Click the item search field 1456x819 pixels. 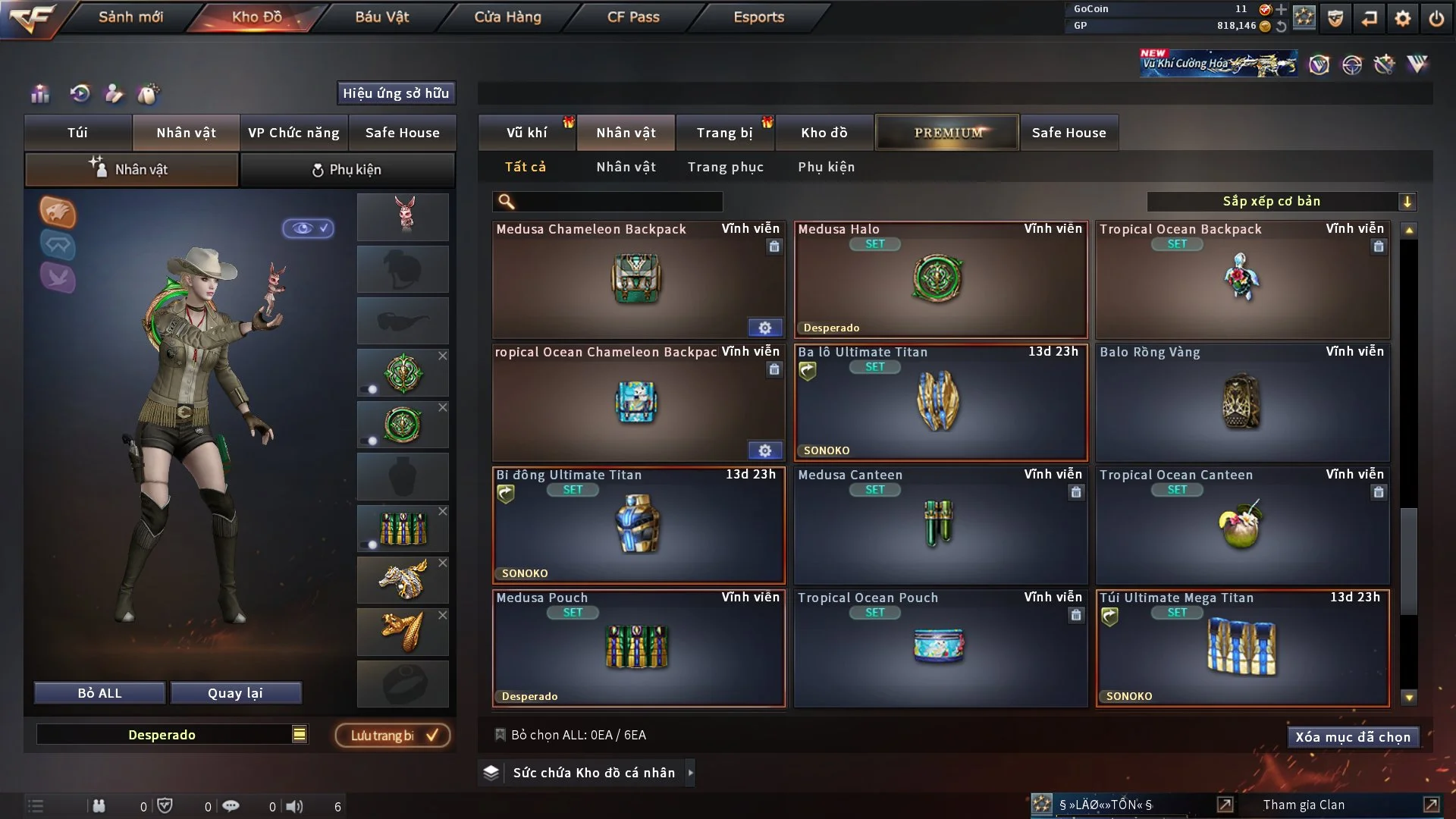click(618, 202)
